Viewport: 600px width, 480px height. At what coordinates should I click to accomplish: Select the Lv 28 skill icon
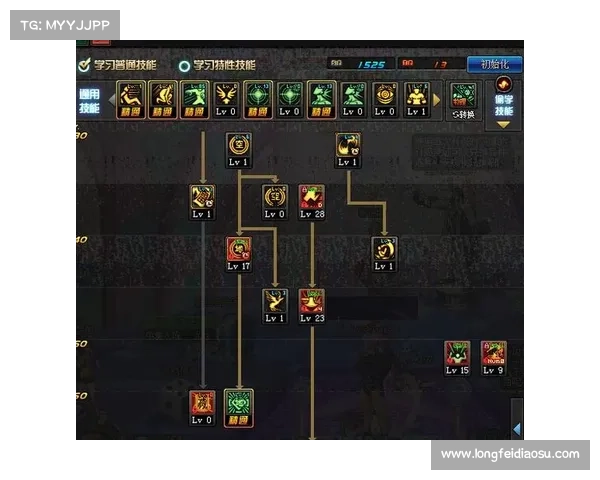click(x=312, y=199)
